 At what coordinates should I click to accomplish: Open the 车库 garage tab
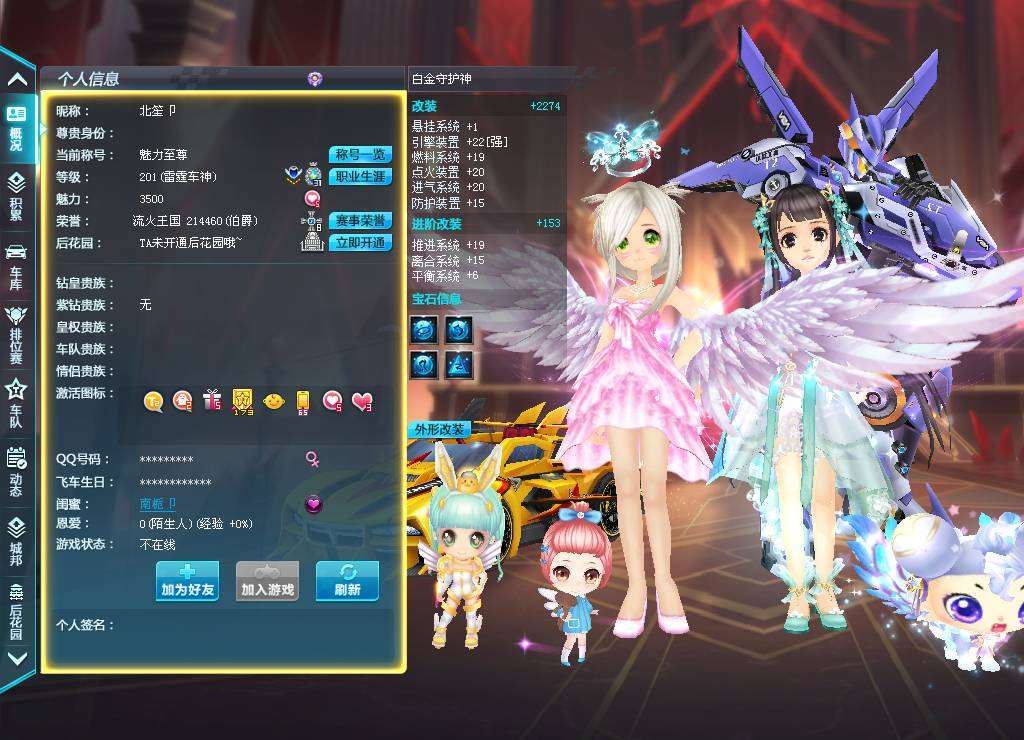pyautogui.click(x=16, y=264)
